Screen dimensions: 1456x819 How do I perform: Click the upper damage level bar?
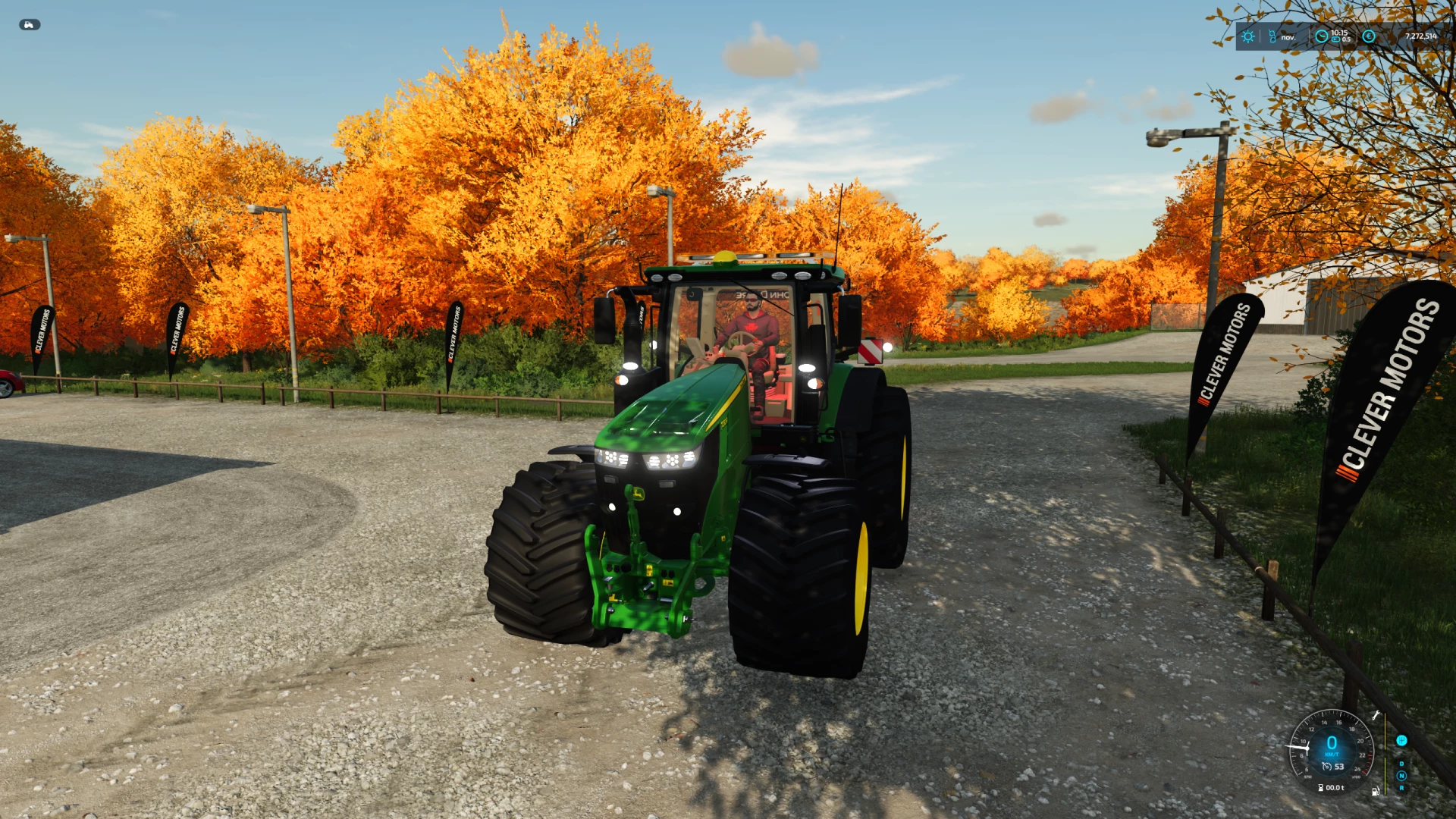point(1385,730)
